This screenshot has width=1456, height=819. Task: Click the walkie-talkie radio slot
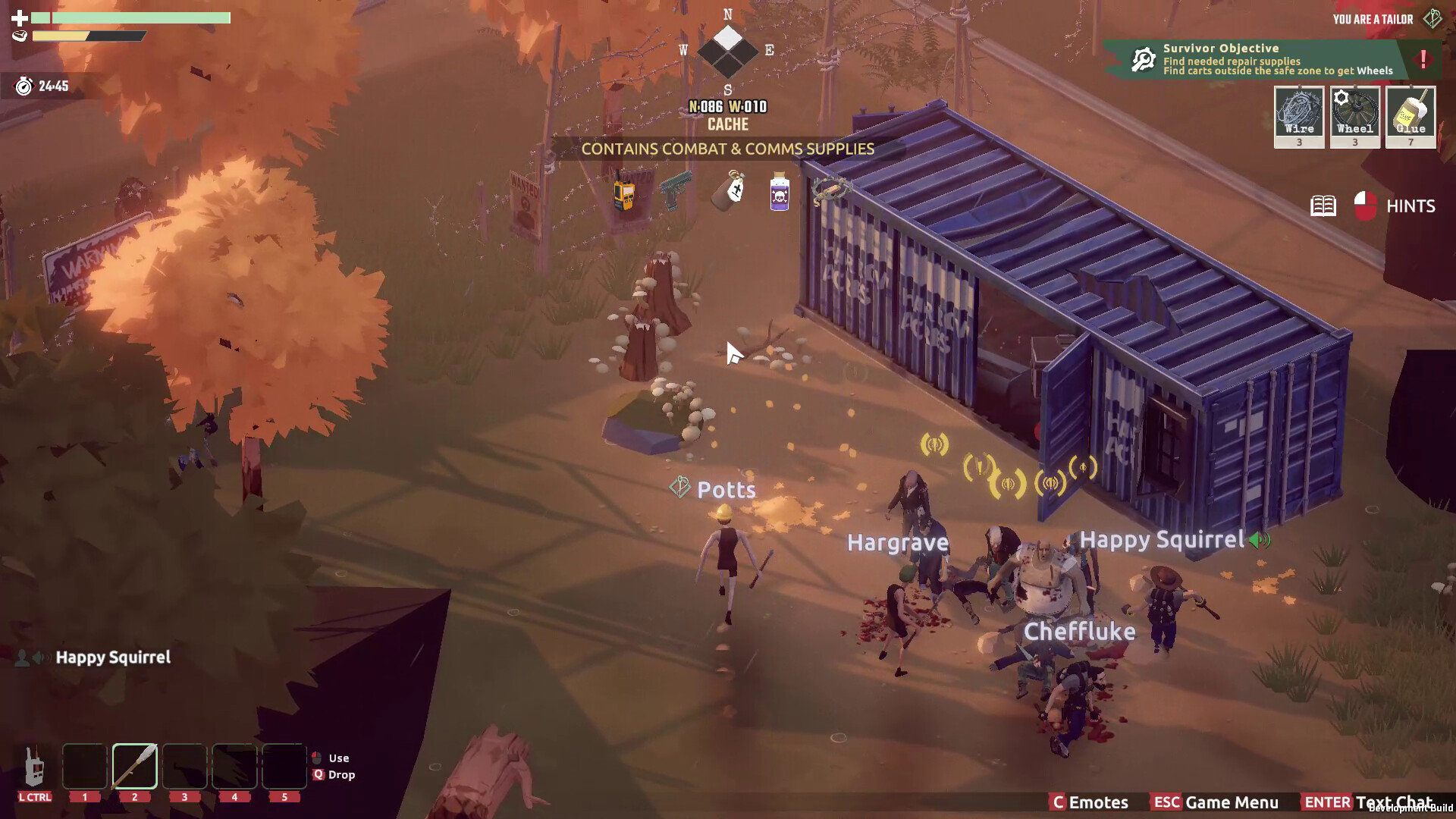(x=34, y=767)
